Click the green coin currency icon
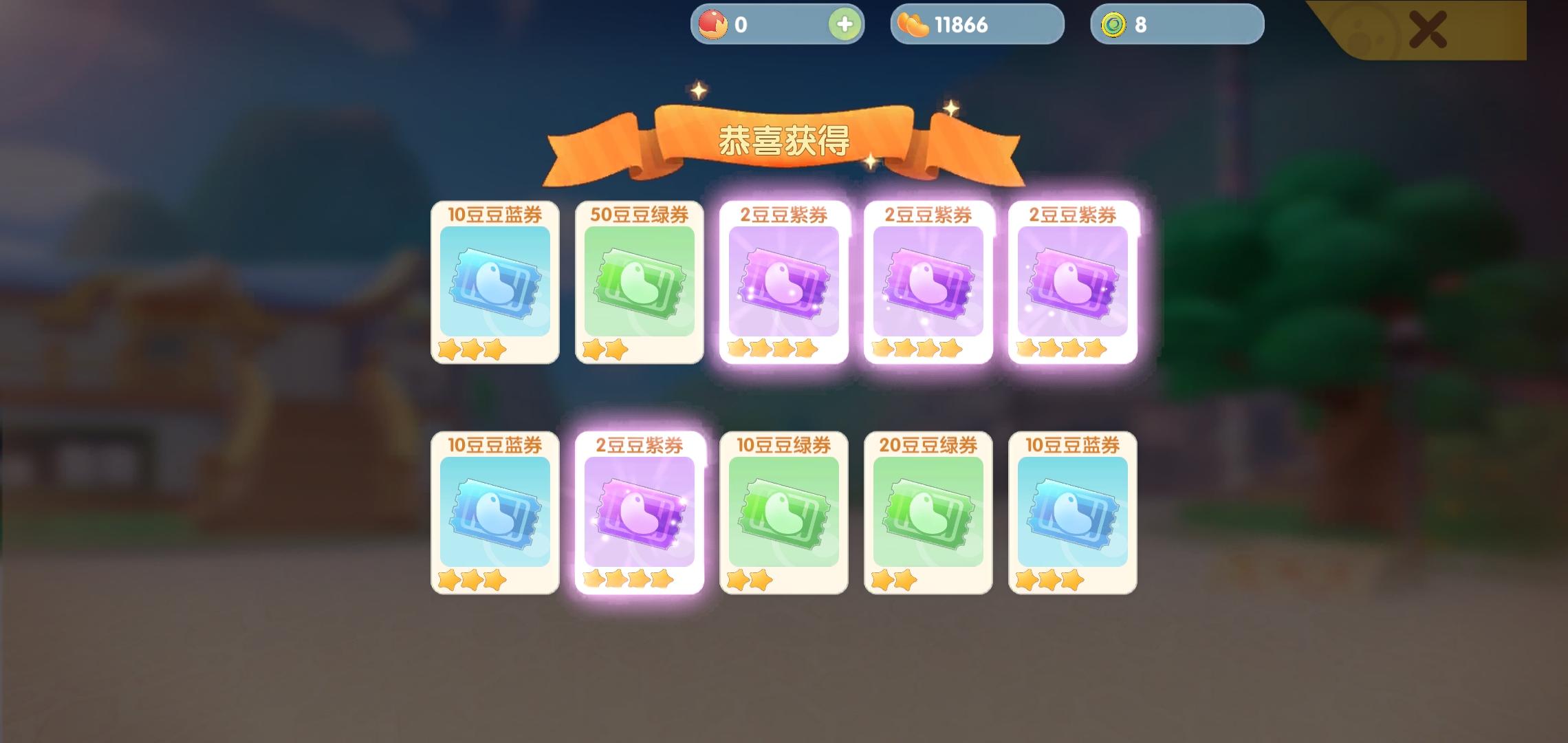The width and height of the screenshot is (1568, 743). click(x=1113, y=23)
